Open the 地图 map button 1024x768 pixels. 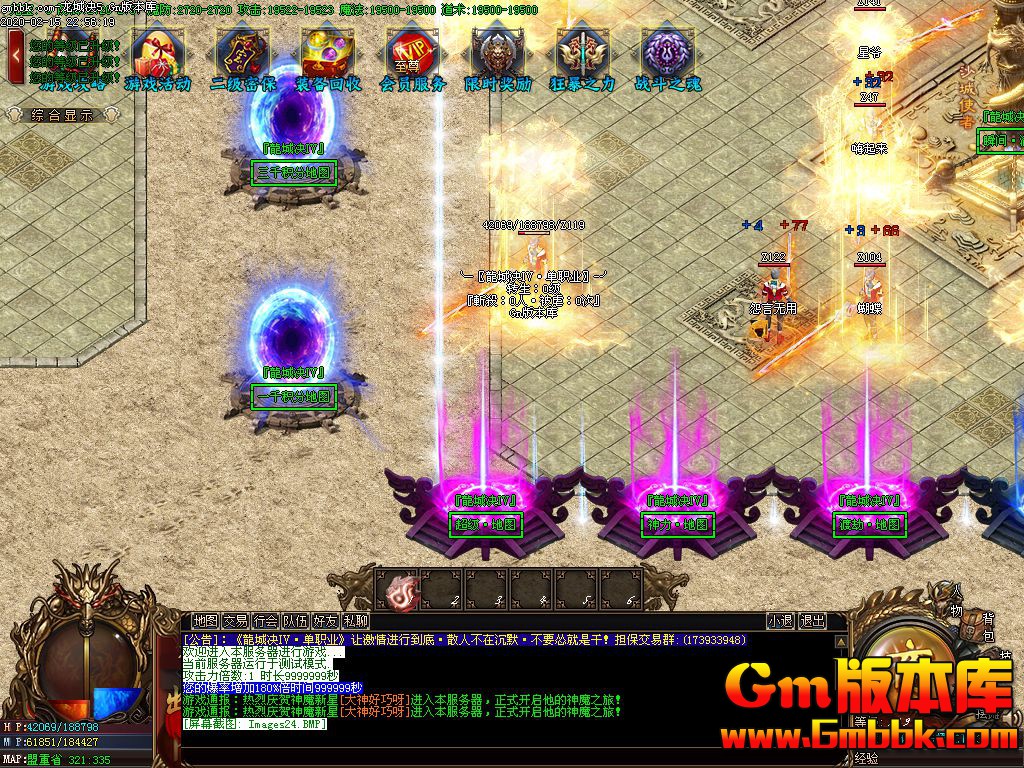(206, 621)
